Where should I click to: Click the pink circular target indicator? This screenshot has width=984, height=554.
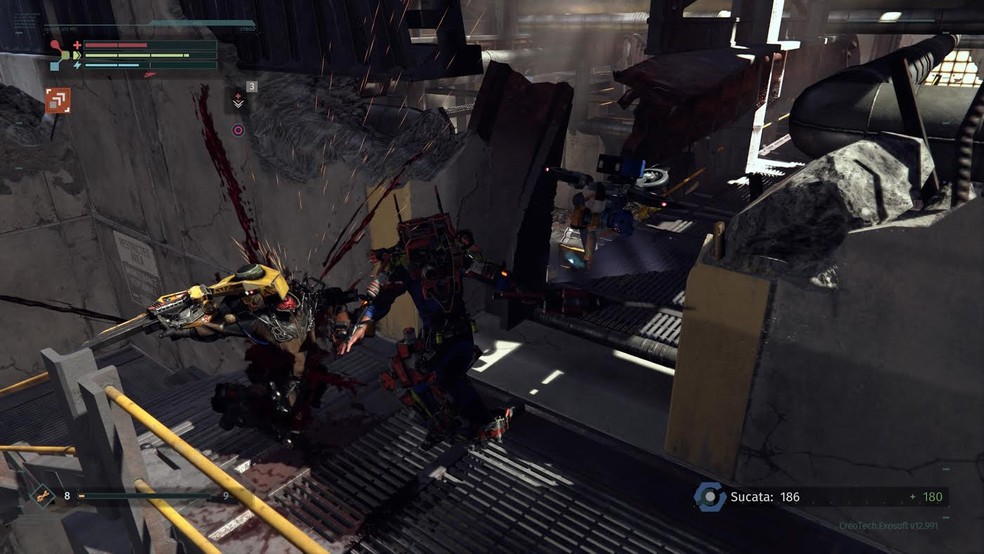point(238,129)
